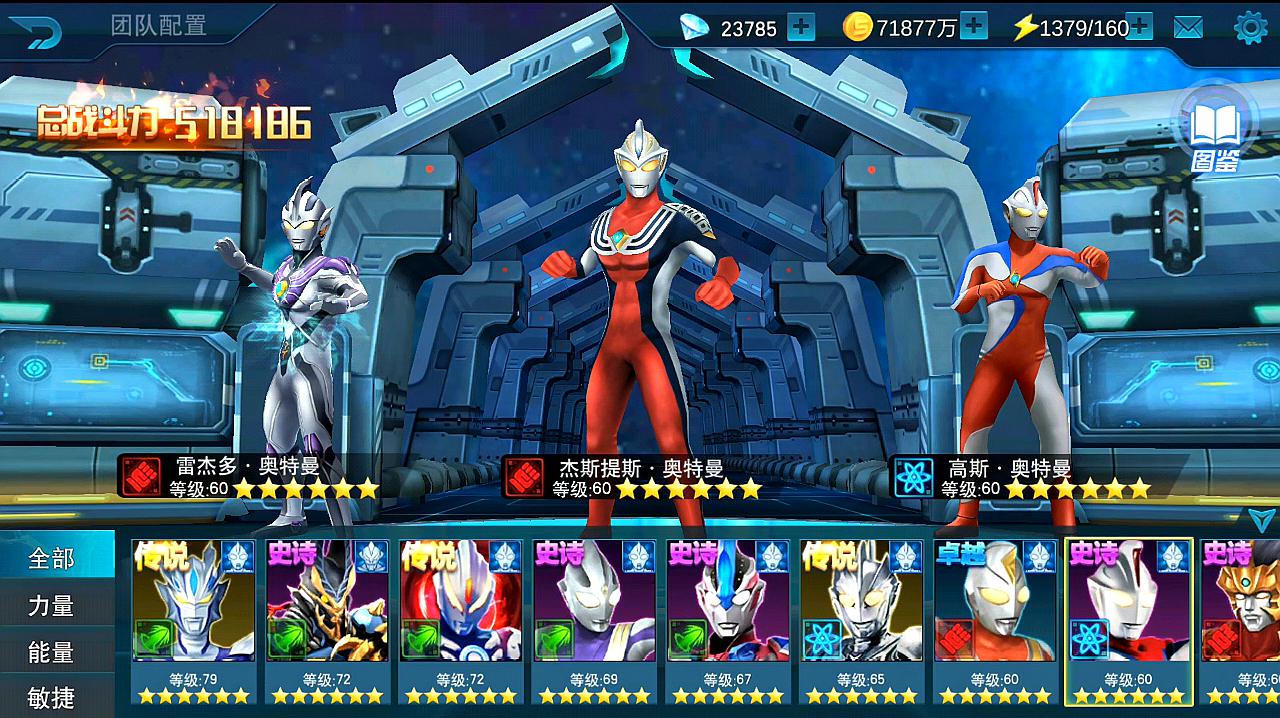Pick the level 67 epic hero card

coord(728,620)
